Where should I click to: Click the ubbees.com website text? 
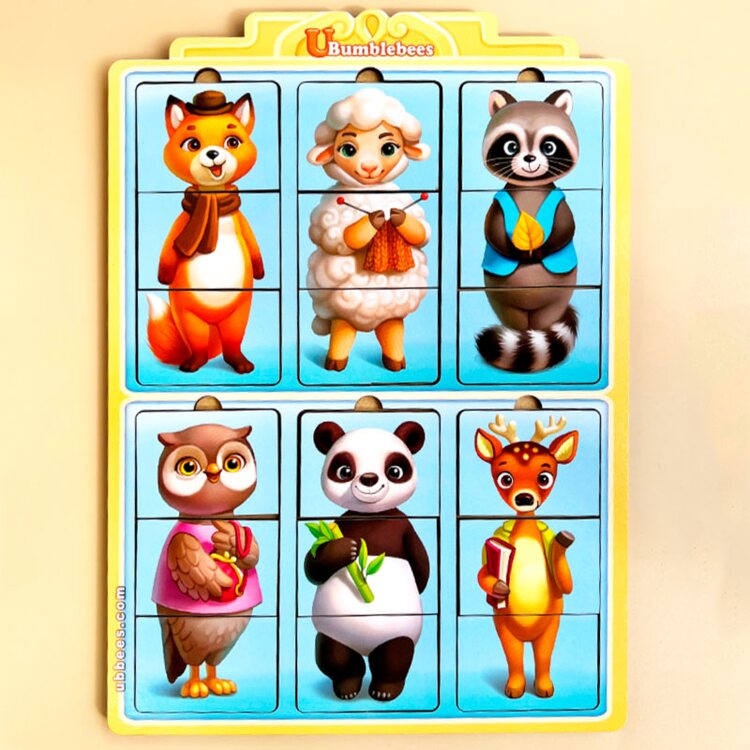(121, 638)
